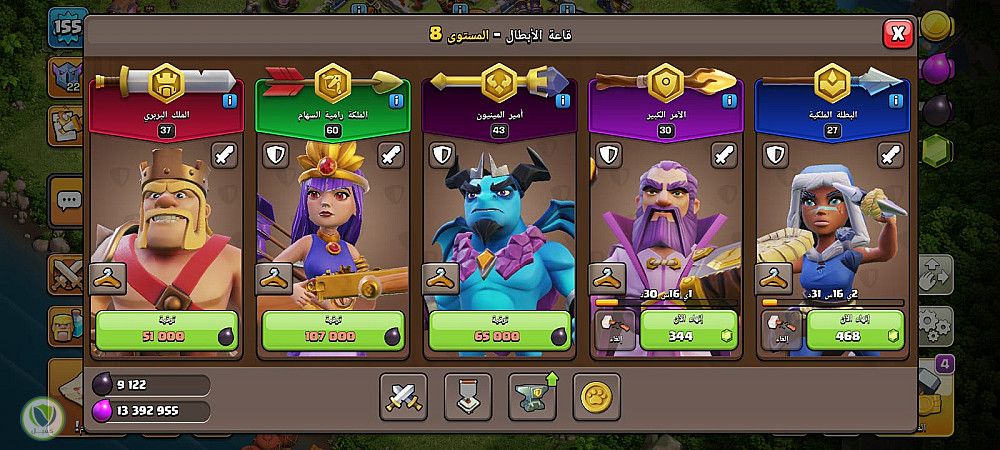Screen dimensions: 1000x450
Task: Open the Blacksmith anvil button
Action: point(533,396)
